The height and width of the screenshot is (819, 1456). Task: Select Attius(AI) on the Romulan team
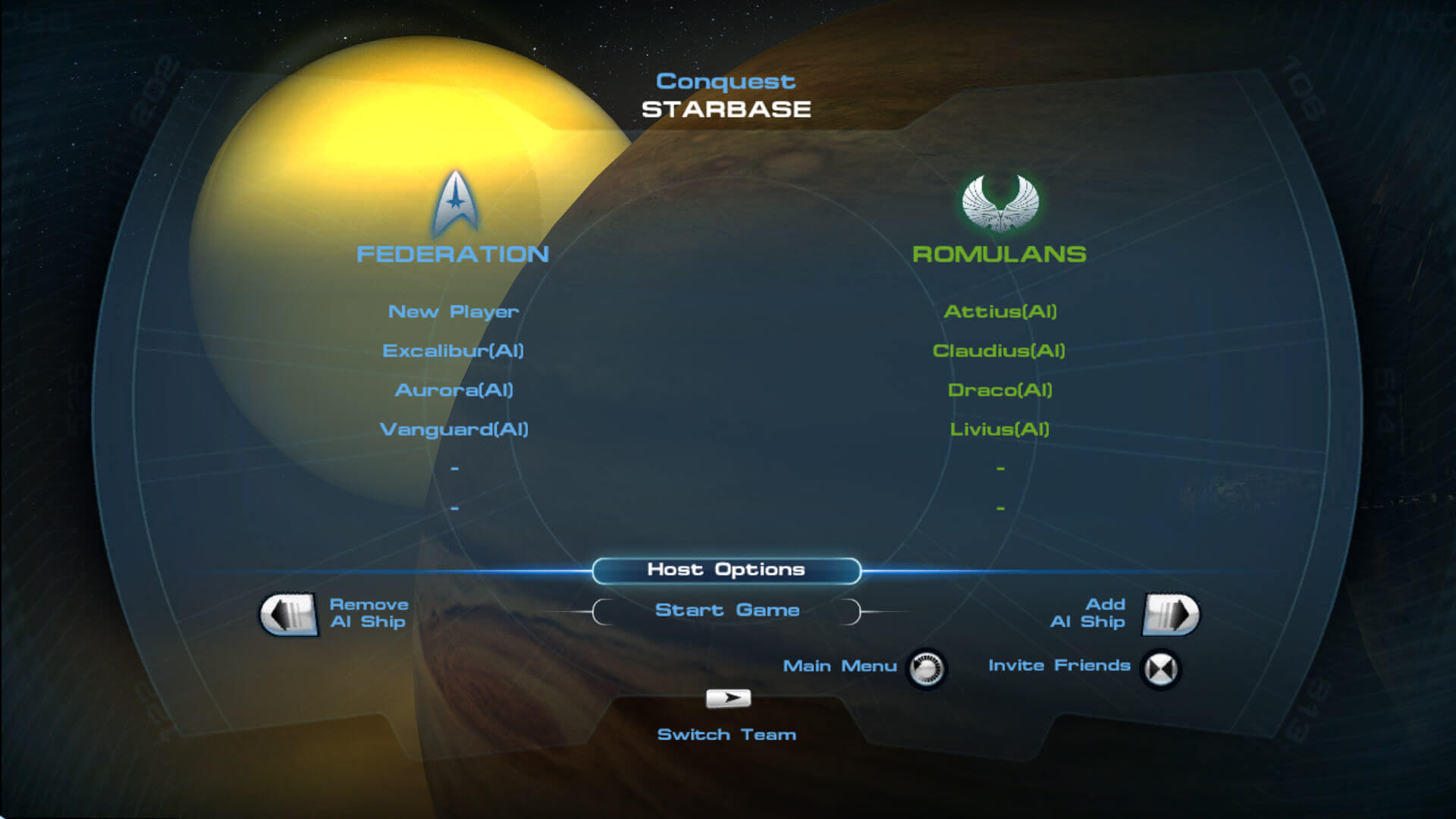999,312
